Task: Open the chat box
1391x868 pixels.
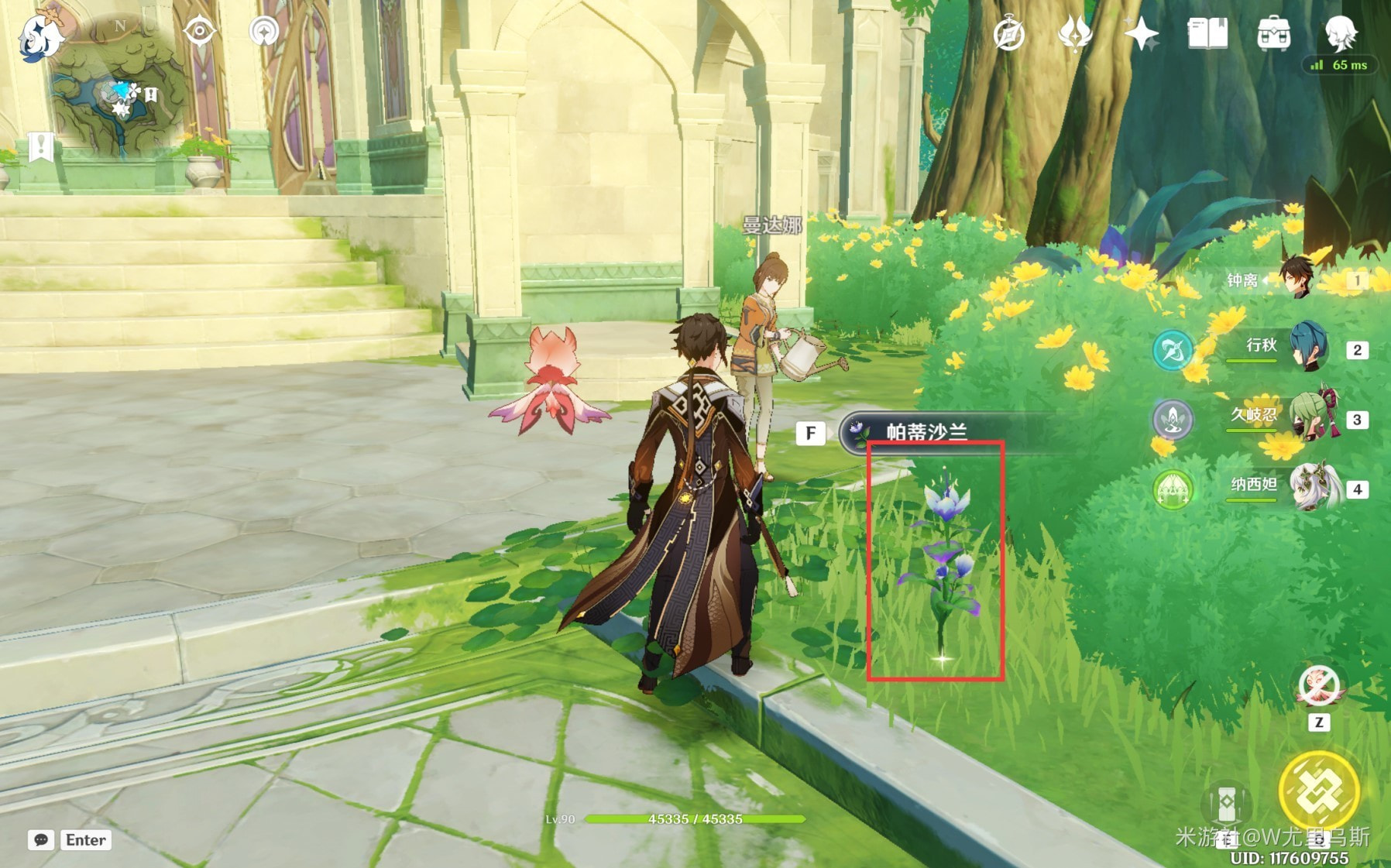Action: pyautogui.click(x=42, y=840)
